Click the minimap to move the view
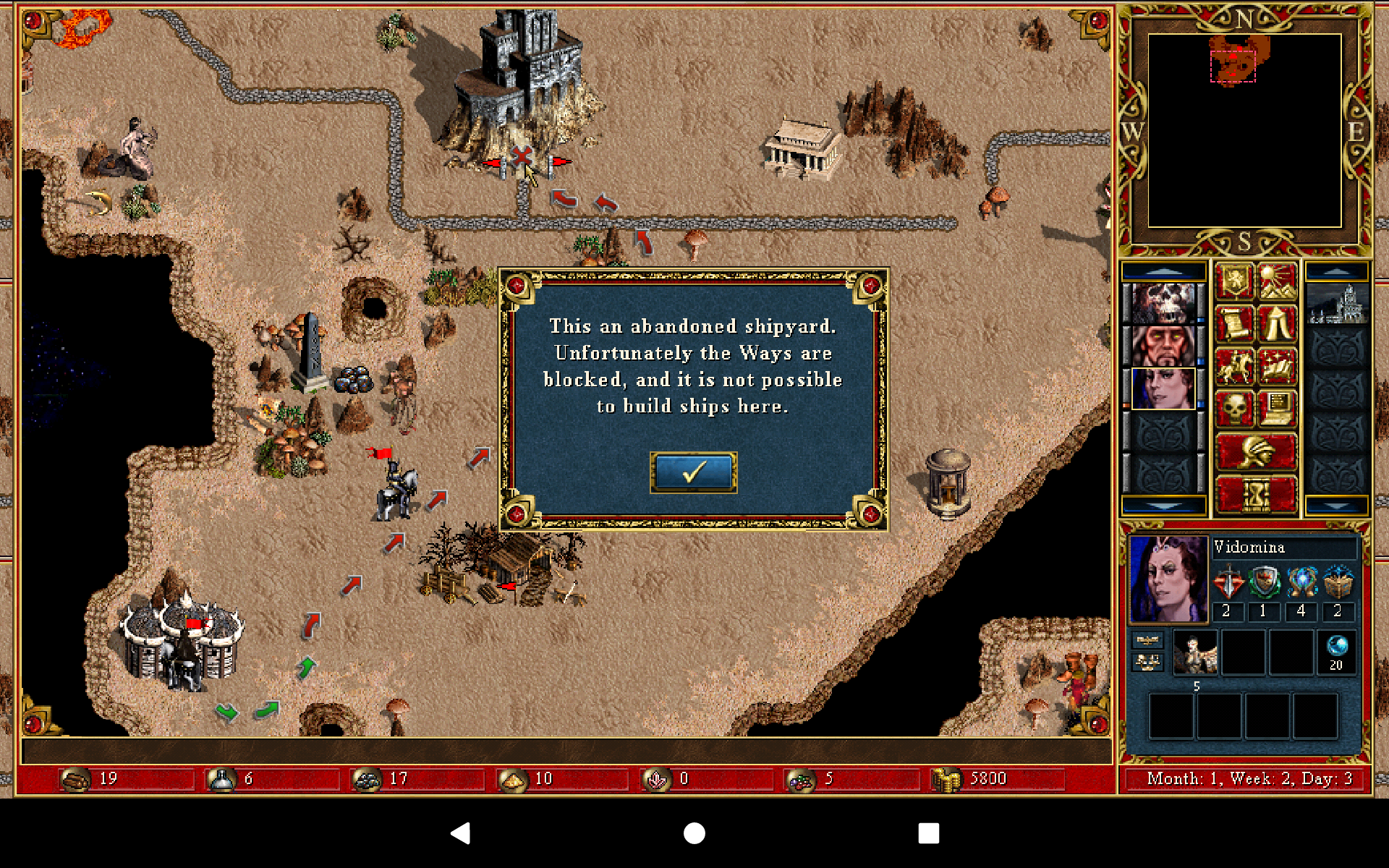The height and width of the screenshot is (868, 1389). (x=1244, y=130)
